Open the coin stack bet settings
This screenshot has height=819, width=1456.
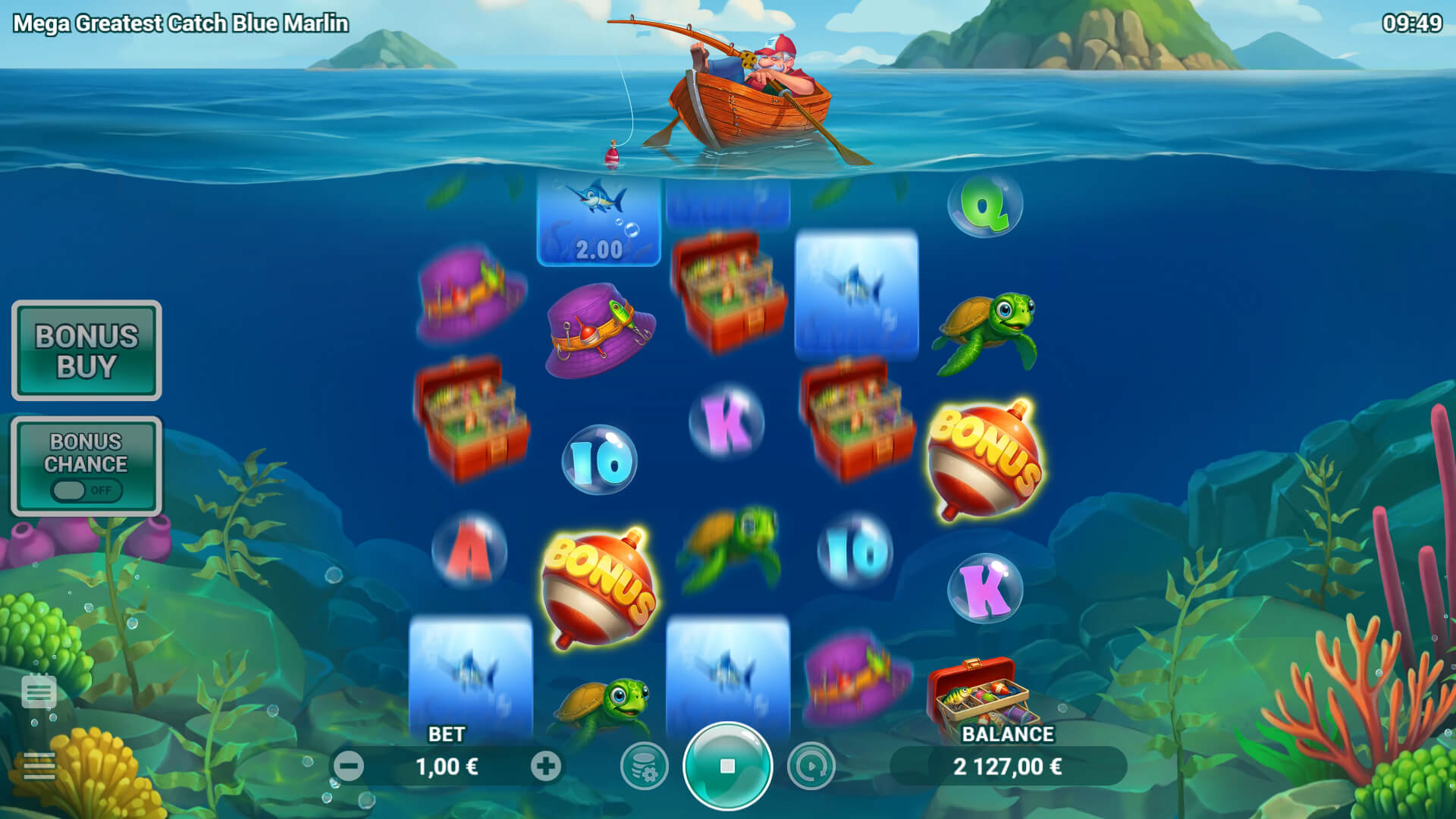[644, 766]
